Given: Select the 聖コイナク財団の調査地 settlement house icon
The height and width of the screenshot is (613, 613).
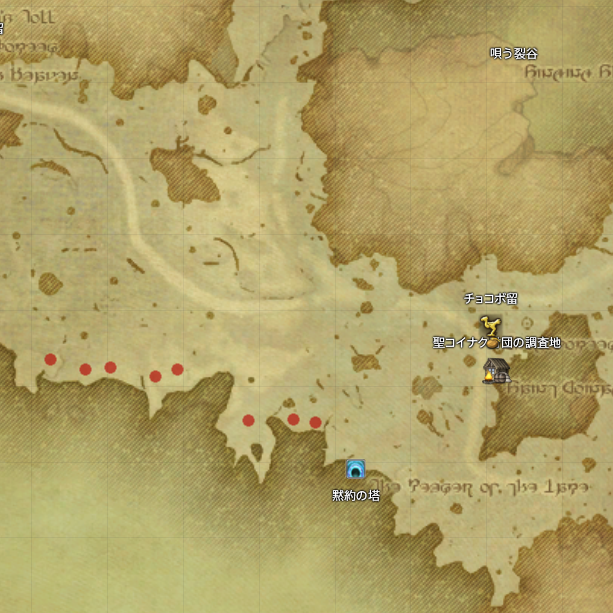Looking at the screenshot, I should coord(494,370).
